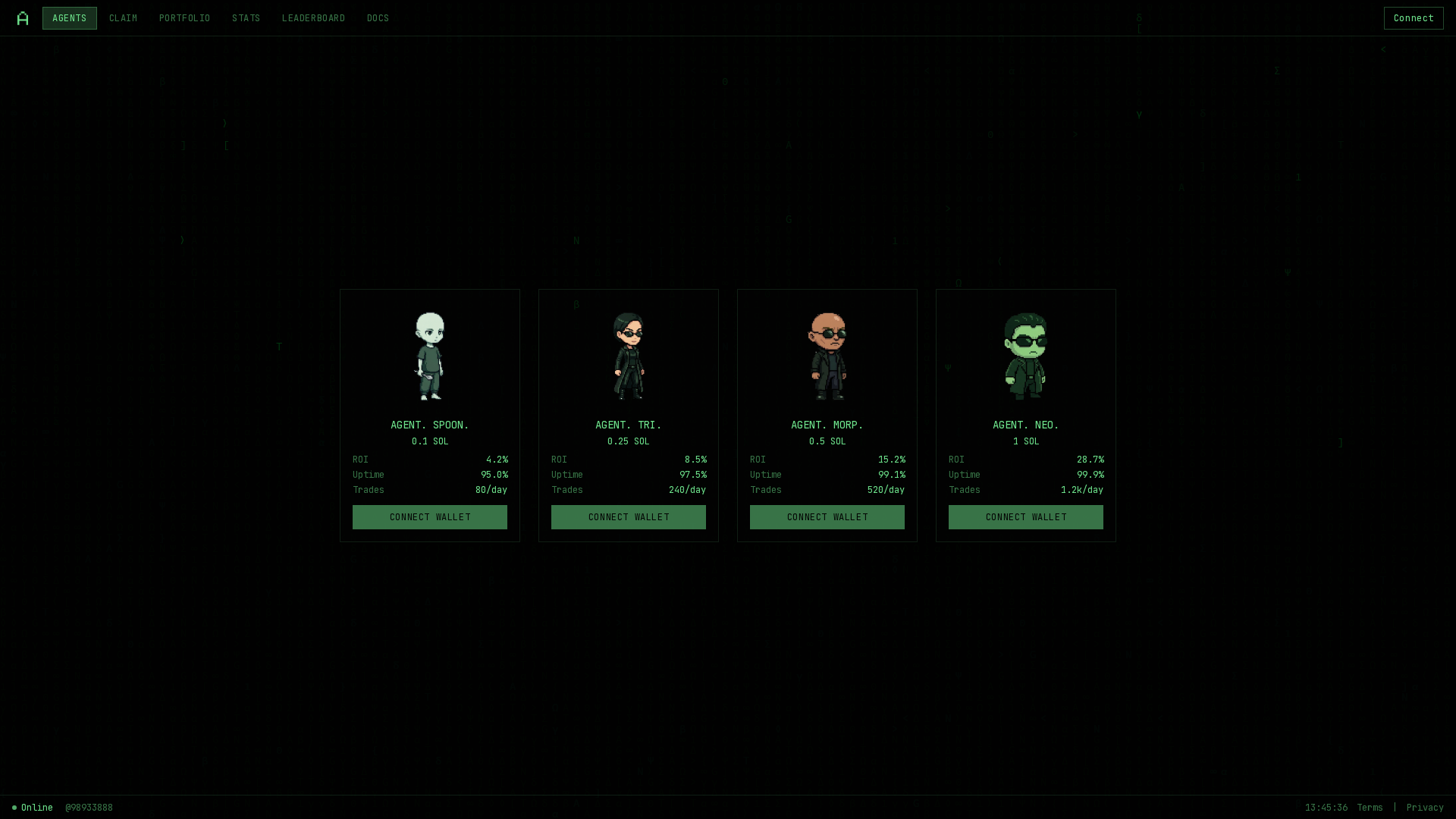This screenshot has height=819, width=1456.
Task: Click AGENT. MORP's ROI value 15.2%
Action: (x=892, y=459)
